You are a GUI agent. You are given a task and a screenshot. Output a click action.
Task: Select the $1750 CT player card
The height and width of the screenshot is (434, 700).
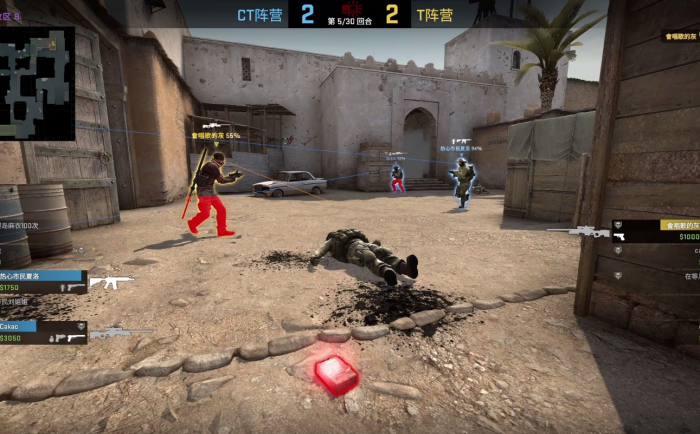pyautogui.click(x=42, y=281)
